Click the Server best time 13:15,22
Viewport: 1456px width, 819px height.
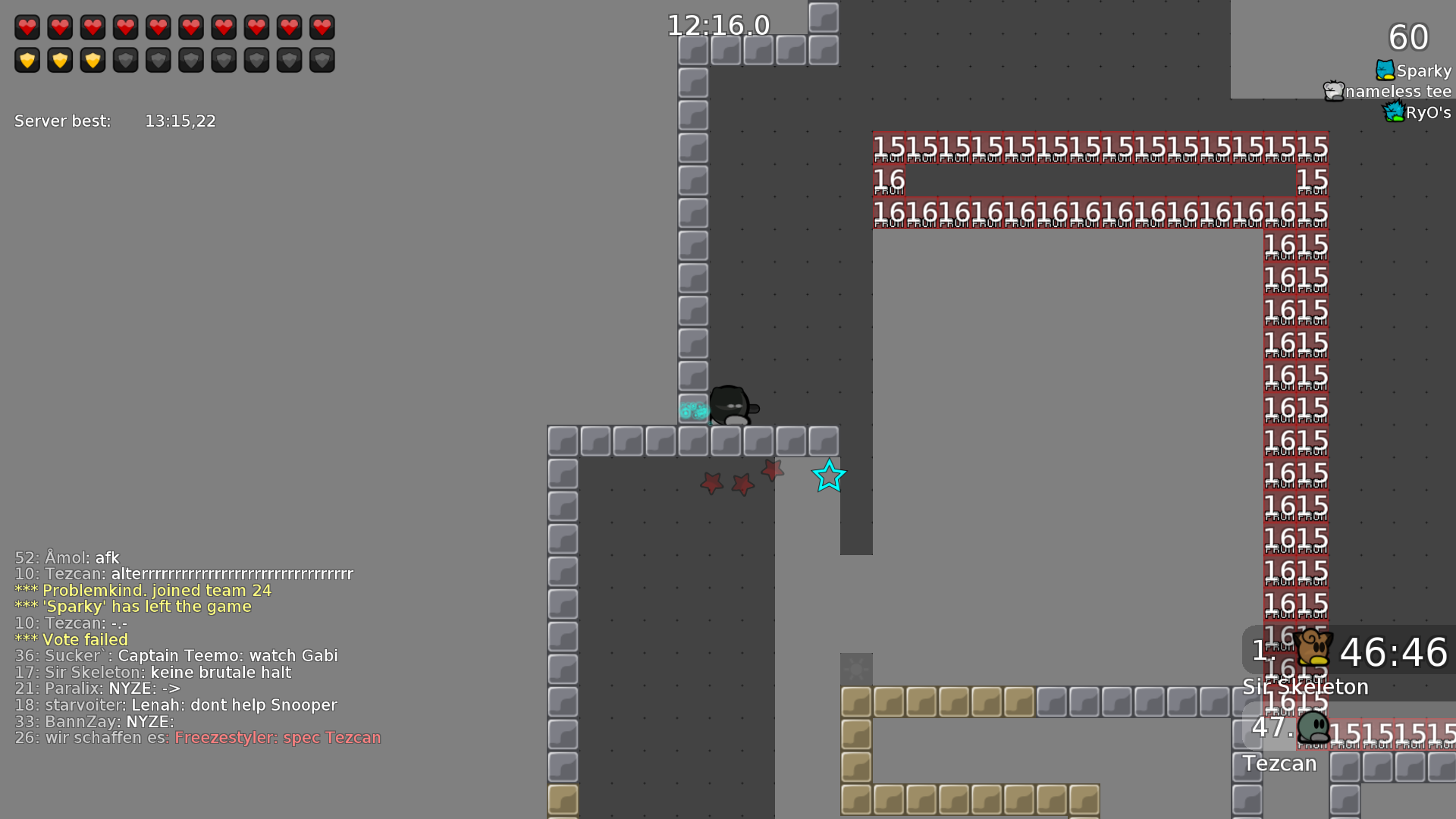click(180, 120)
